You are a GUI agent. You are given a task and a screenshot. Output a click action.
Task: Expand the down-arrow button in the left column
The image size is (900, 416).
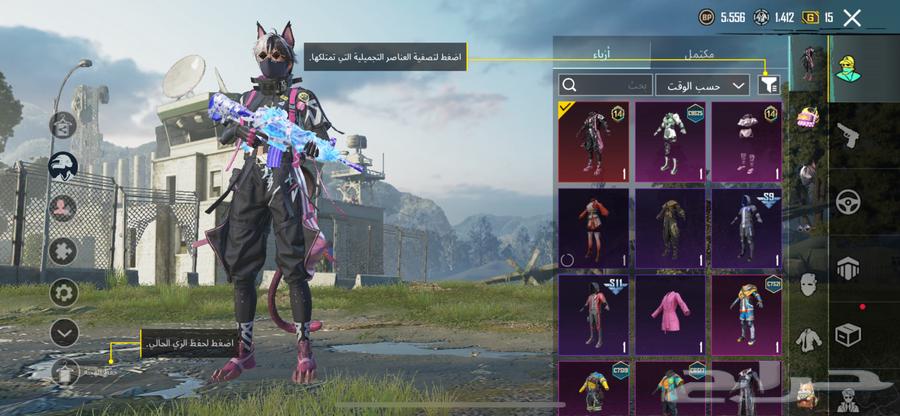[x=64, y=332]
